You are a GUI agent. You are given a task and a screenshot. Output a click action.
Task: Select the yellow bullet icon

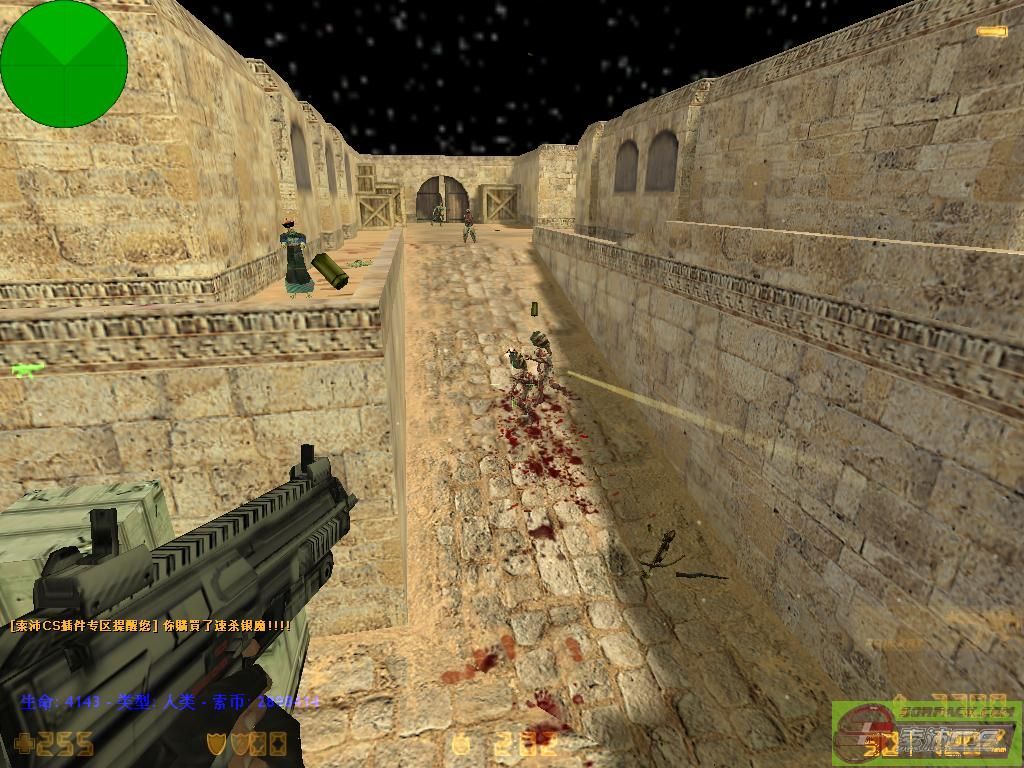tap(992, 32)
